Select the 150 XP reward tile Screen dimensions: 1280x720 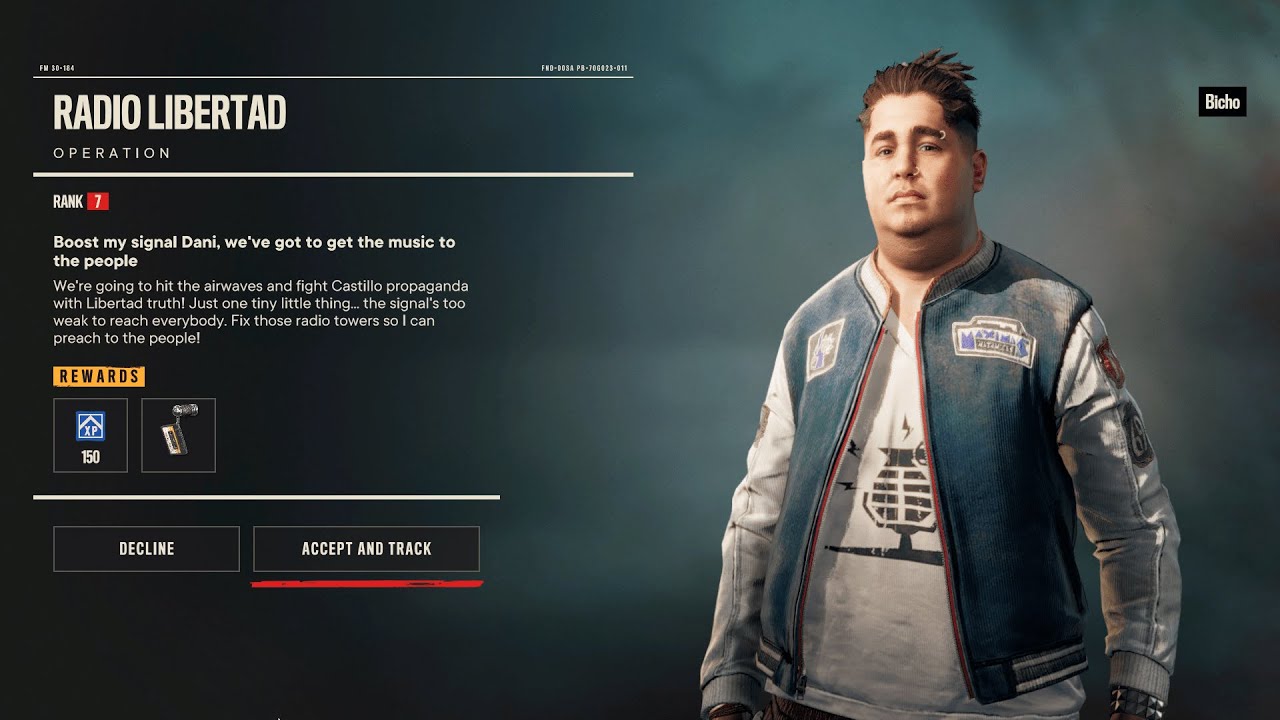[x=90, y=435]
